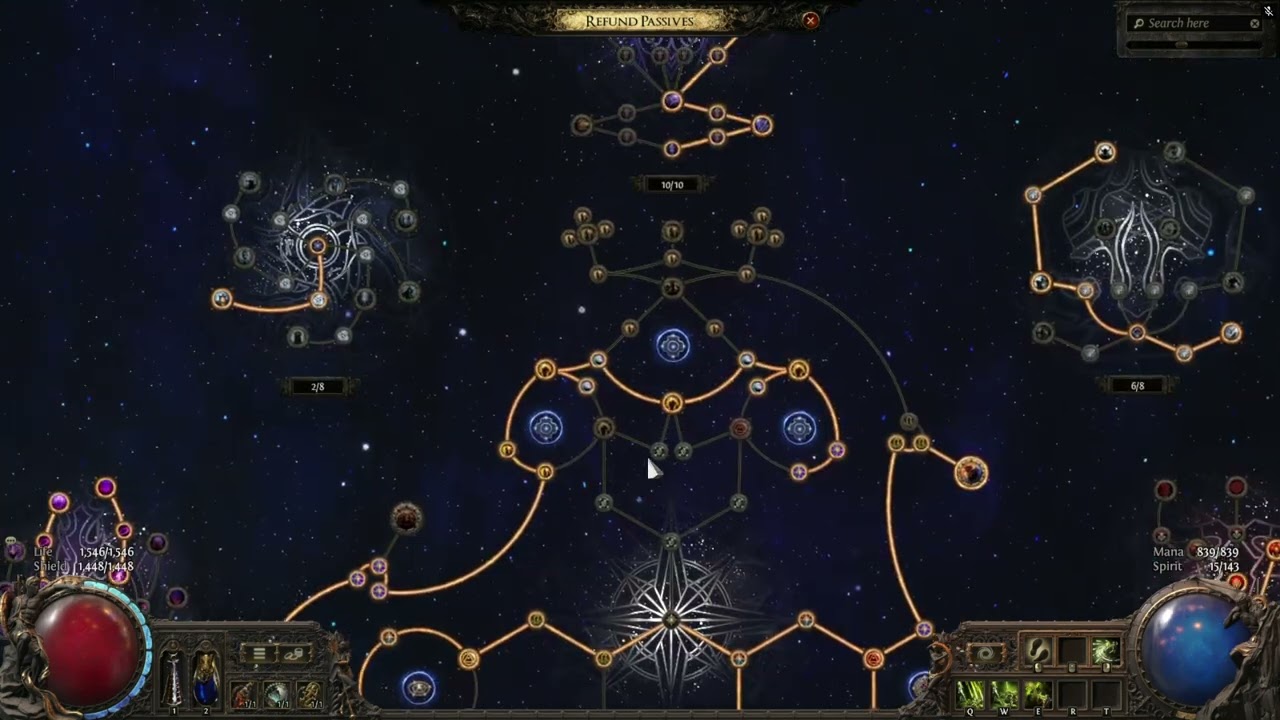Image resolution: width=1280 pixels, height=720 pixels.
Task: Activate the skill bound to Q
Action: point(971,693)
